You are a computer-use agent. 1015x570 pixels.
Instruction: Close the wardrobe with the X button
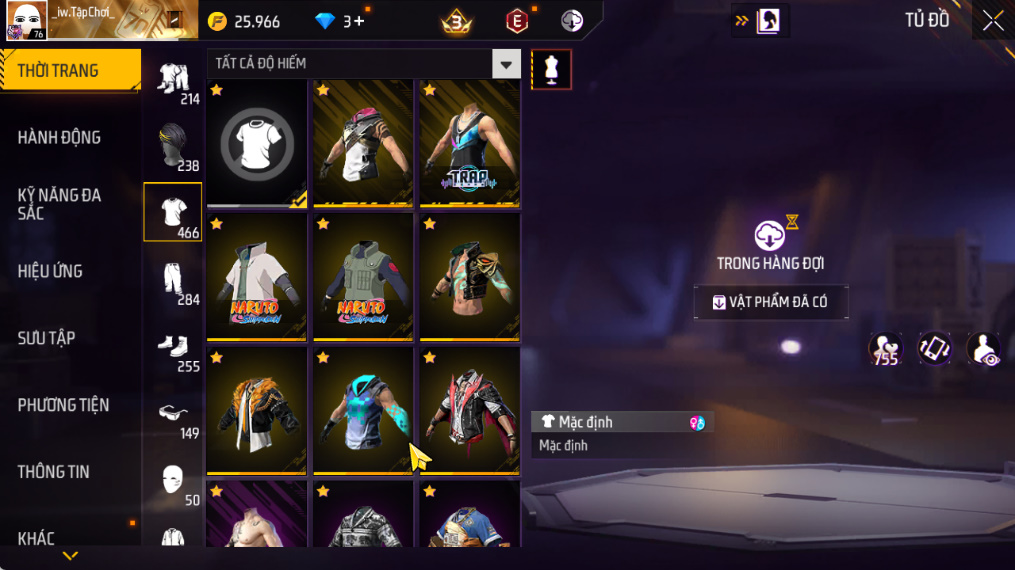[x=992, y=21]
